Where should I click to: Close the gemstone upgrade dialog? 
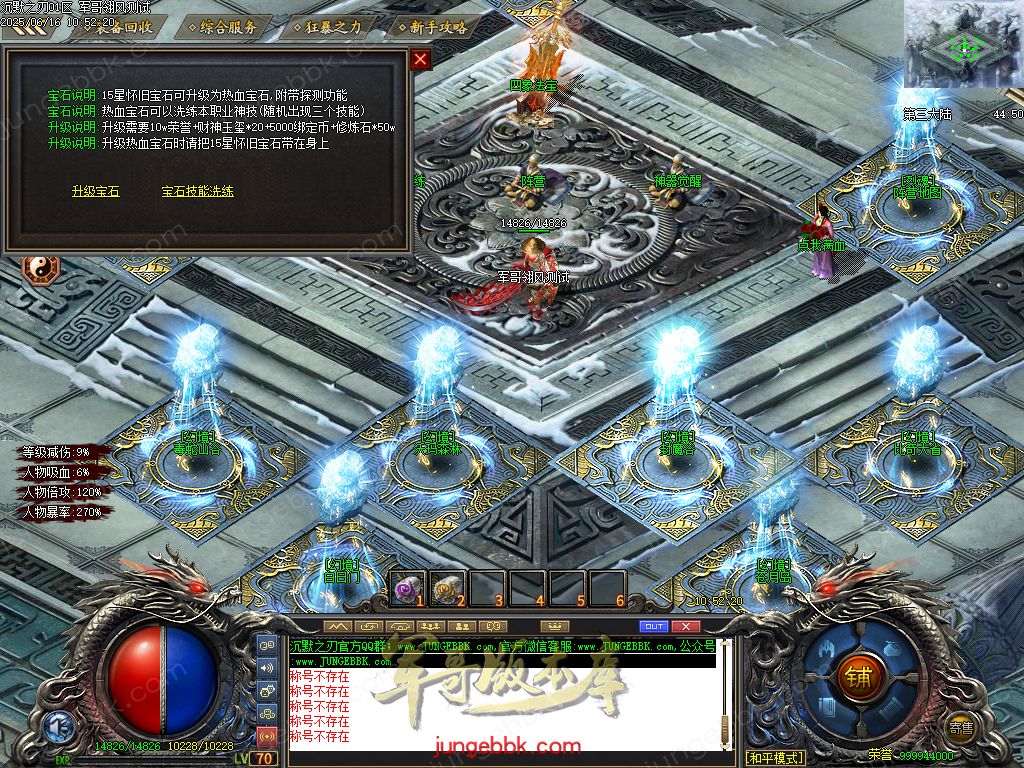click(x=421, y=59)
